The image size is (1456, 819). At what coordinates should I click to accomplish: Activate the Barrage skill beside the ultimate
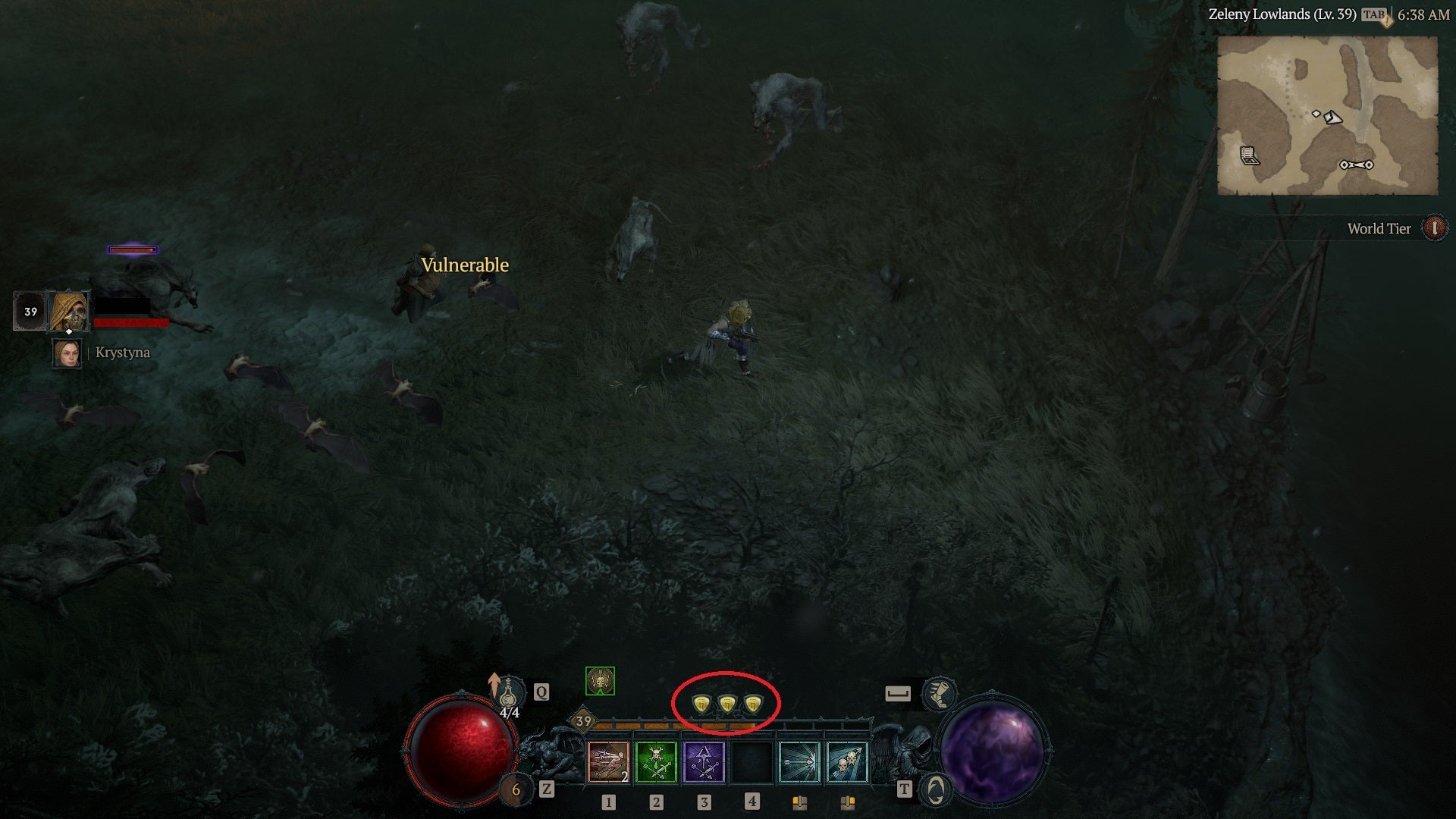click(799, 762)
